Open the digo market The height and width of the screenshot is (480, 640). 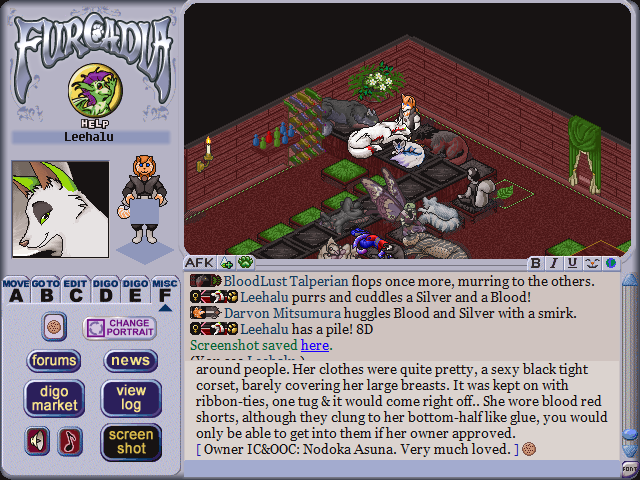point(54,398)
